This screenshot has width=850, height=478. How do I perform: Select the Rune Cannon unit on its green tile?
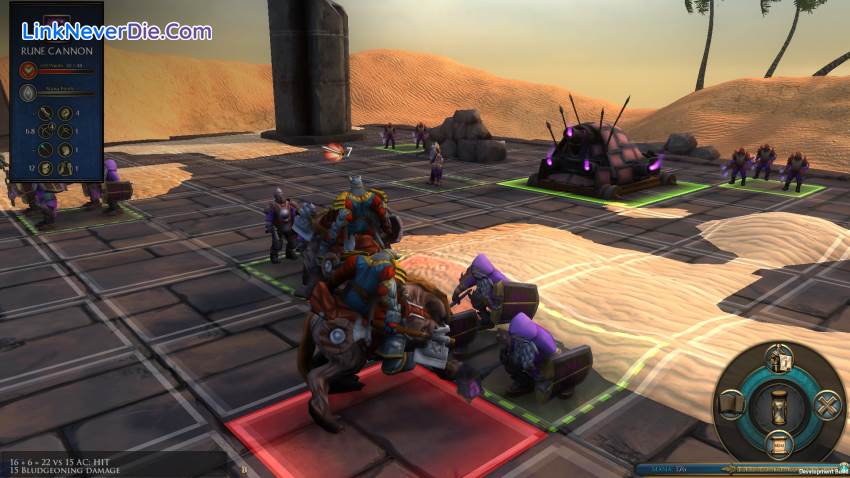(598, 160)
